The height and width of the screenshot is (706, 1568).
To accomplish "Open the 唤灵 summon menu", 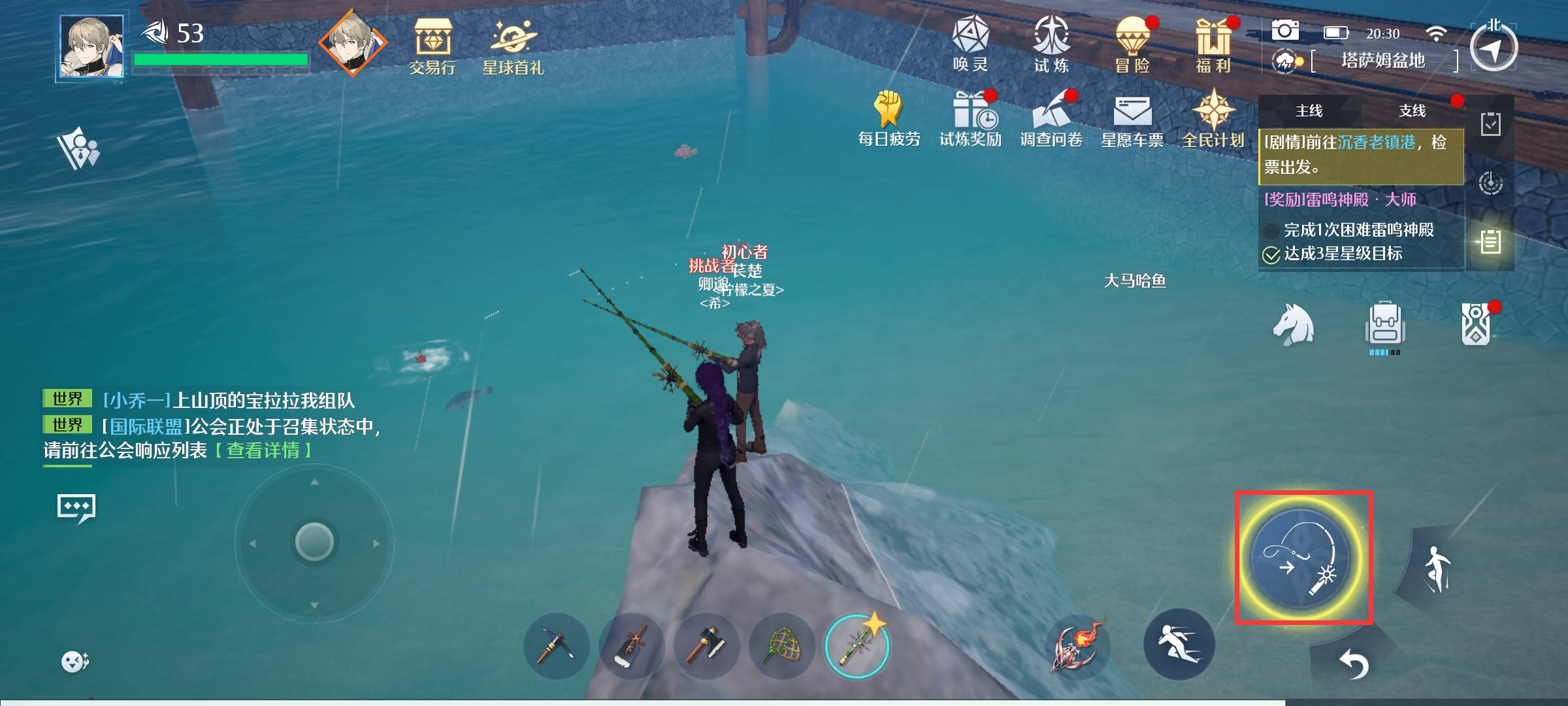I will (970, 43).
